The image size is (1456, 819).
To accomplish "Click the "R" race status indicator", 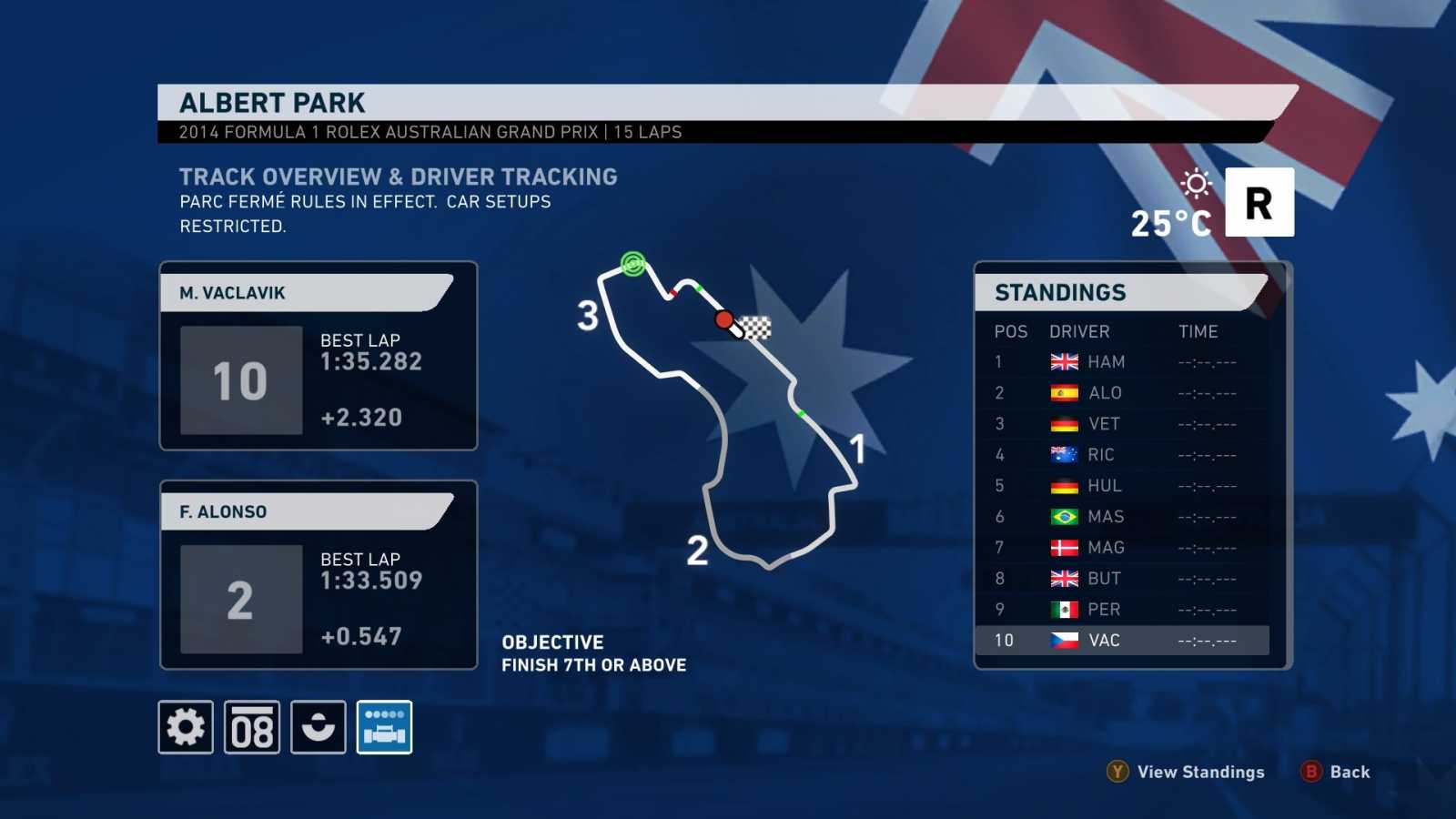I will (1259, 201).
